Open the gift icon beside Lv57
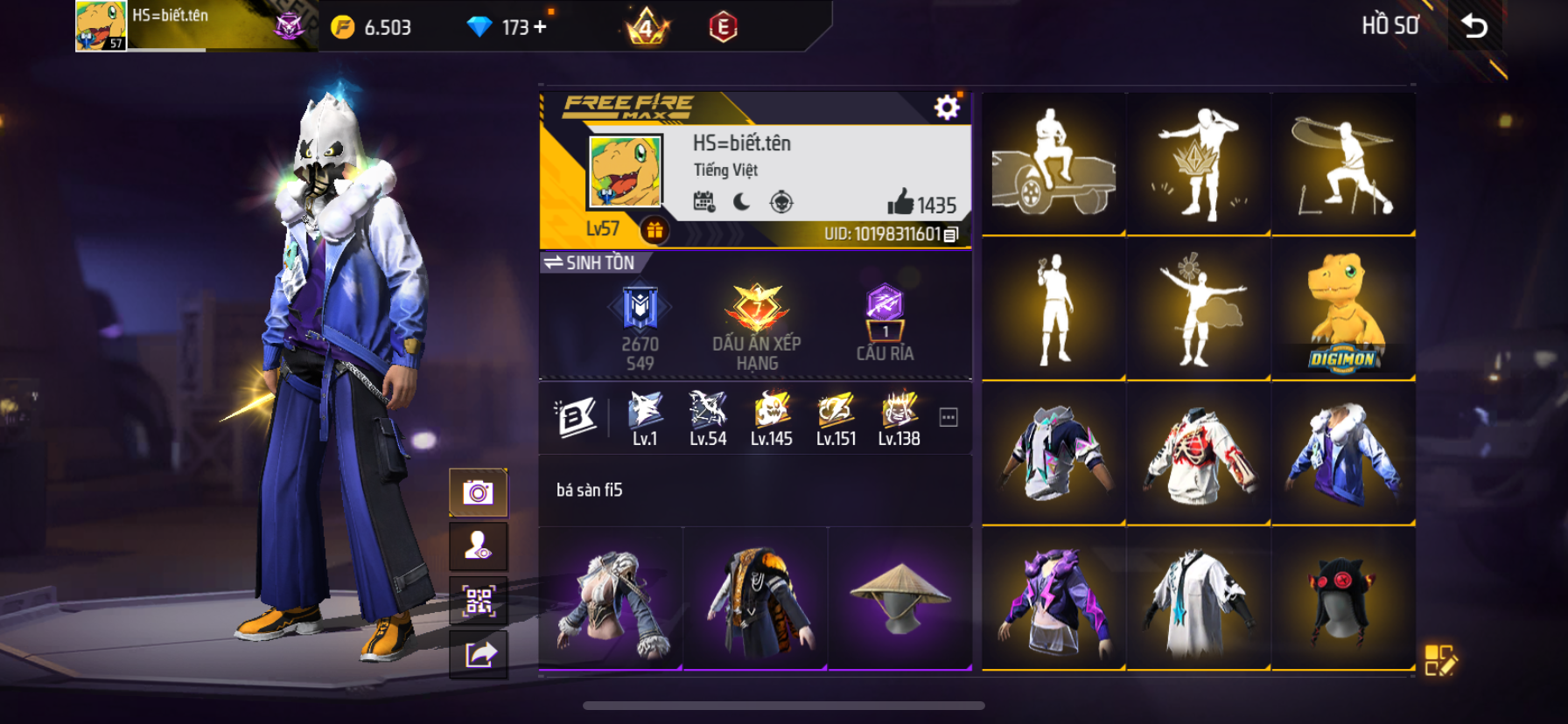 pyautogui.click(x=654, y=230)
